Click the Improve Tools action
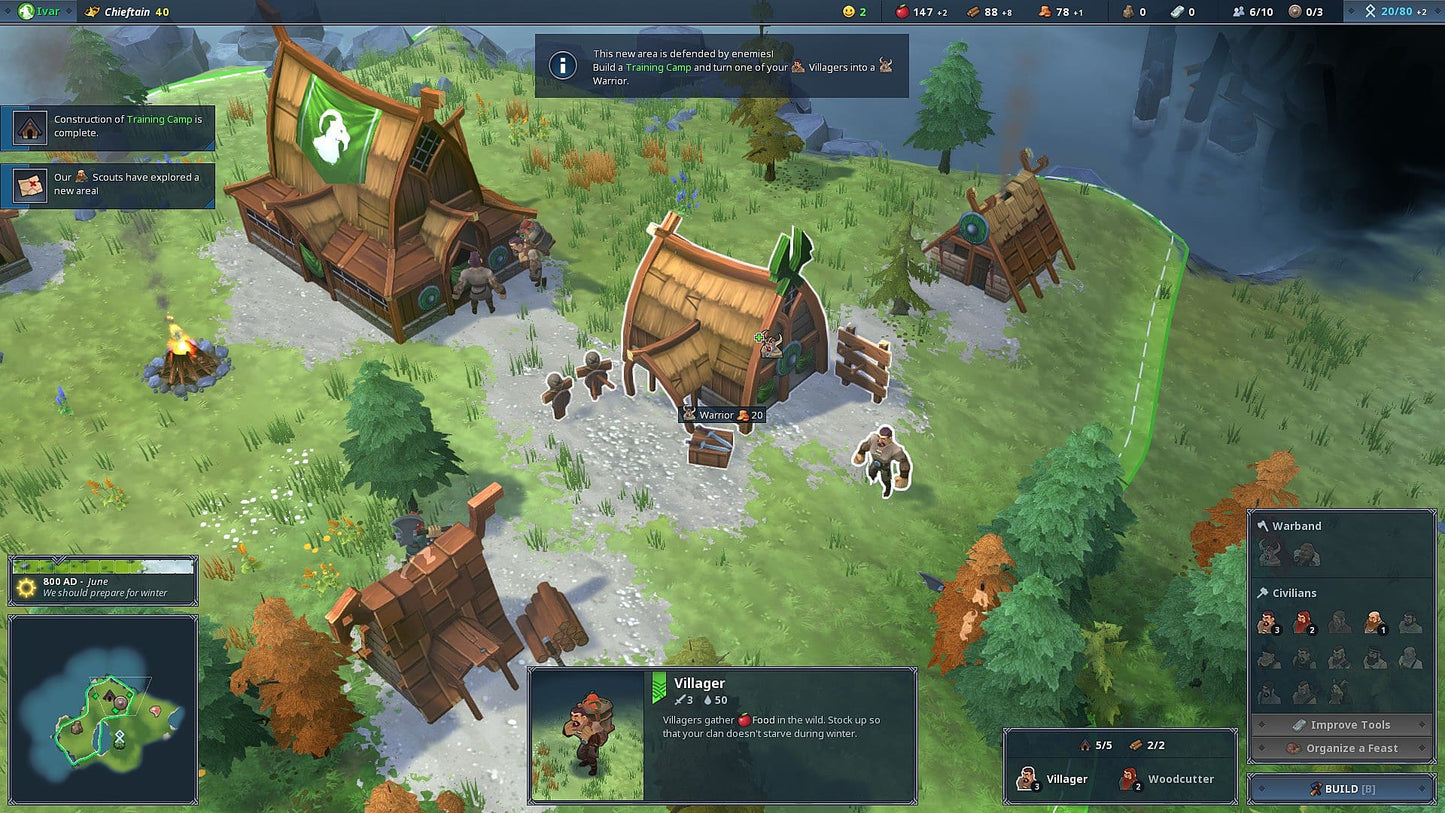Viewport: 1445px width, 813px height. (1341, 724)
